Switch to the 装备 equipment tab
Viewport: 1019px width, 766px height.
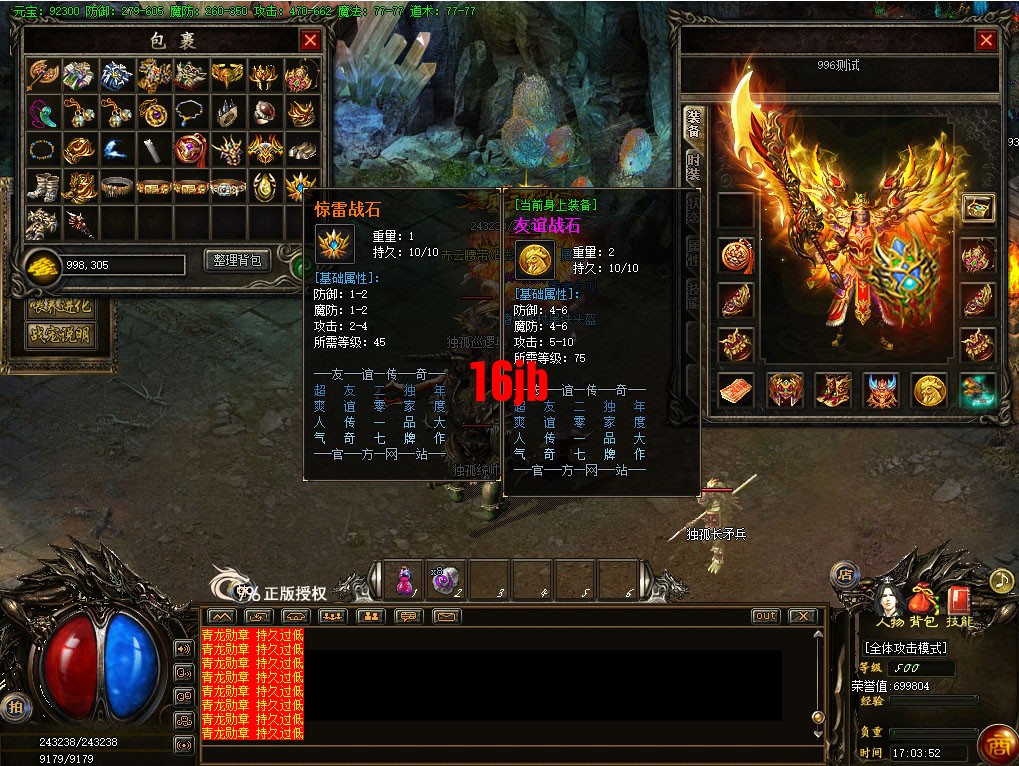click(x=692, y=124)
